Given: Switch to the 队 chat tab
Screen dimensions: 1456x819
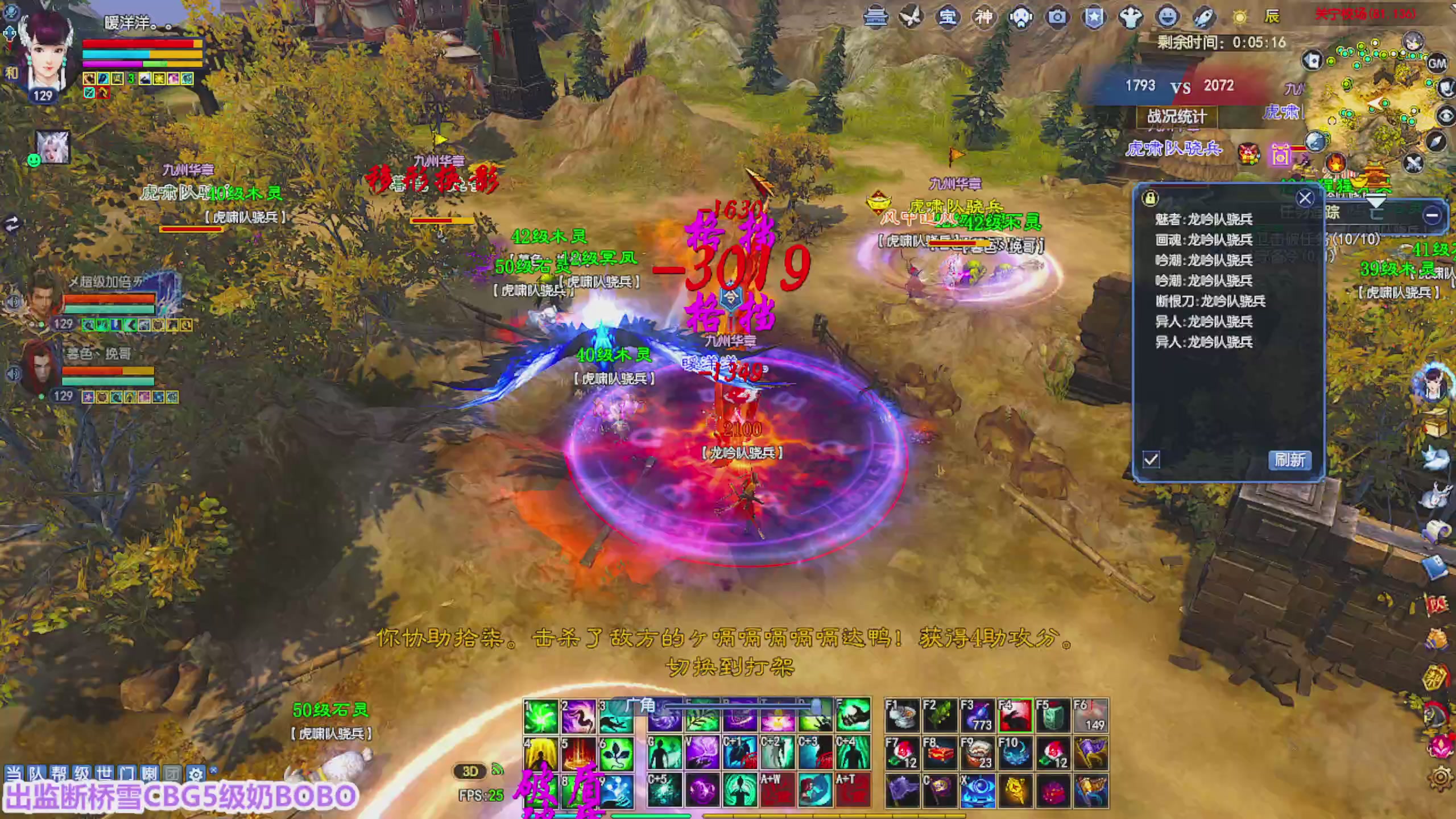Looking at the screenshot, I should (x=36, y=773).
